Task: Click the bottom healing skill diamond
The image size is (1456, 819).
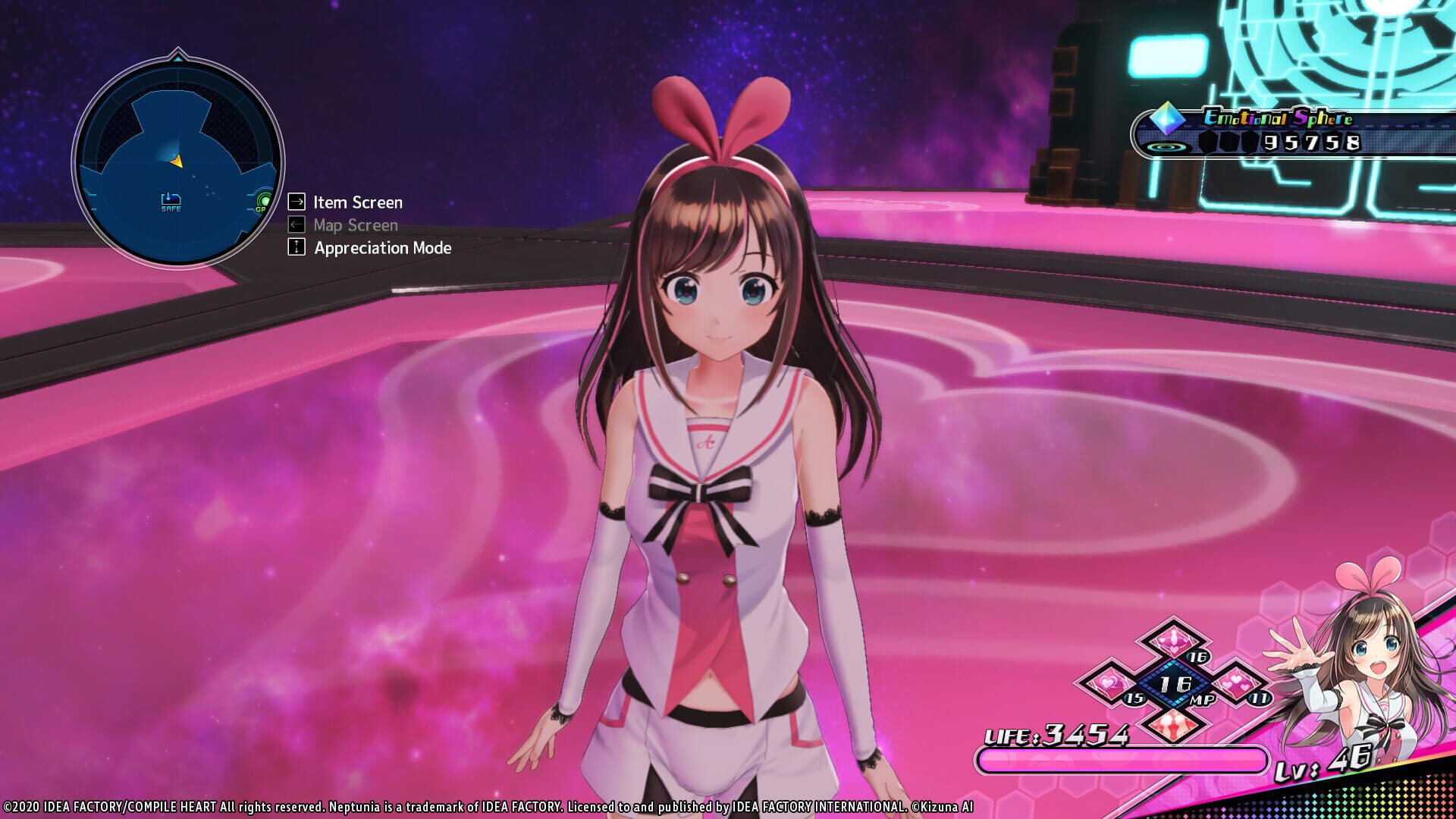Action: pos(1173,726)
